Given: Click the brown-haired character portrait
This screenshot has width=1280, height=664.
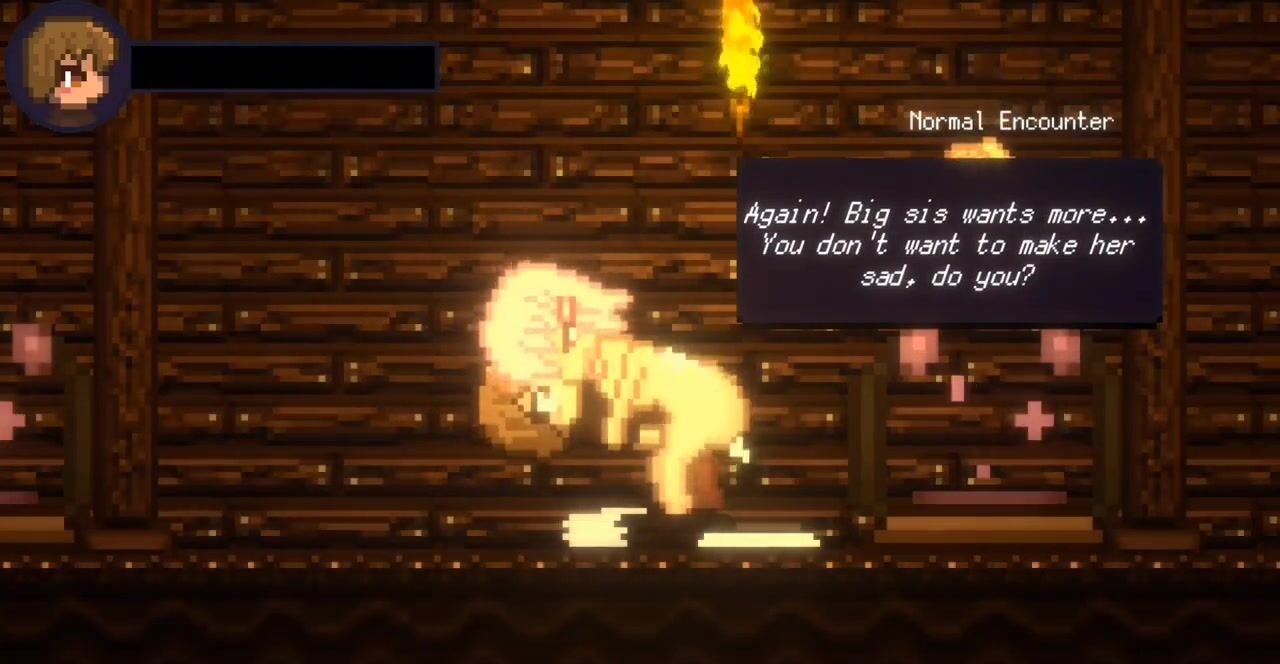Looking at the screenshot, I should (x=66, y=68).
